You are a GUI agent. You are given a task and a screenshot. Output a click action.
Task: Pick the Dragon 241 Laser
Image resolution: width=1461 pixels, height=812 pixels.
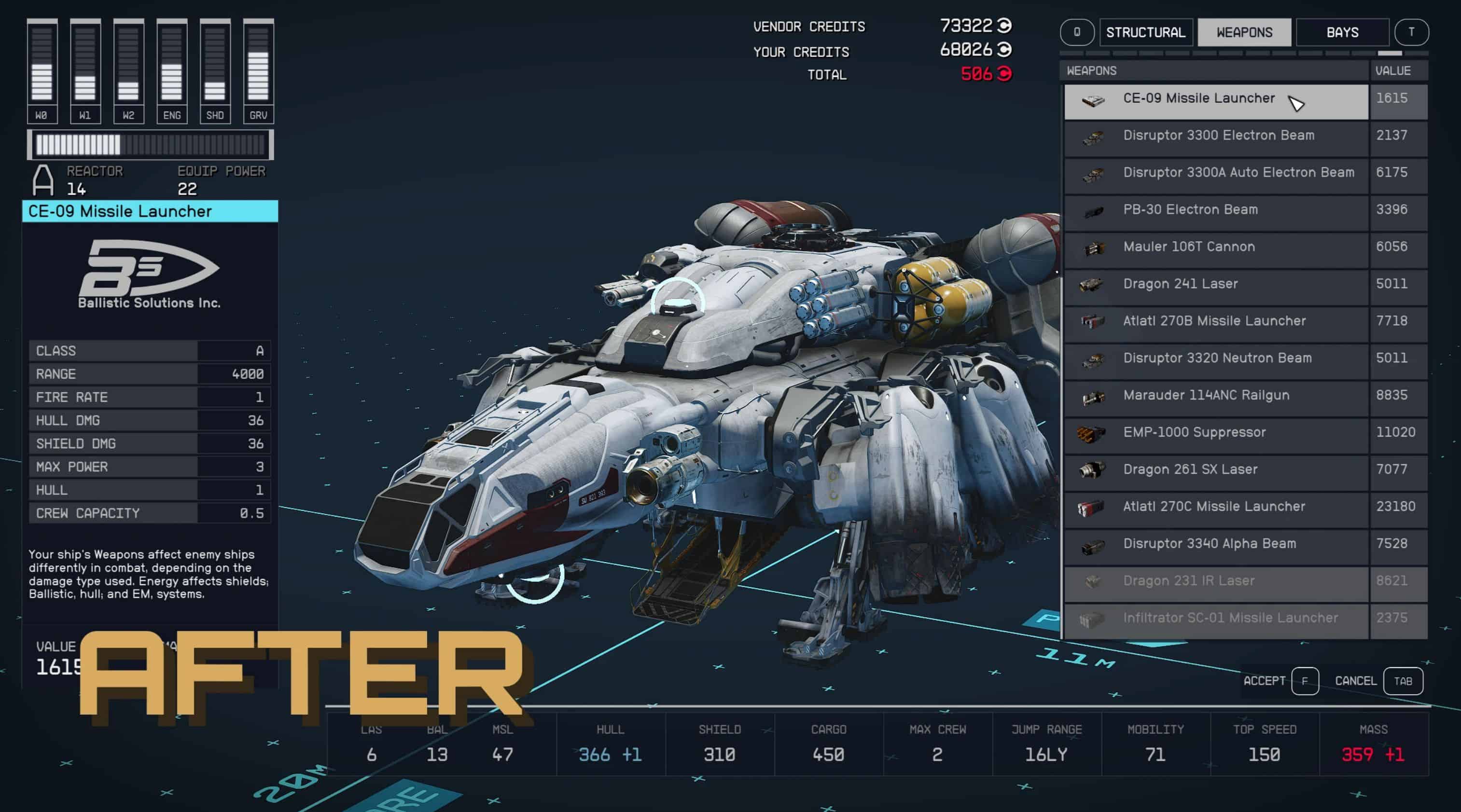pyautogui.click(x=1180, y=285)
